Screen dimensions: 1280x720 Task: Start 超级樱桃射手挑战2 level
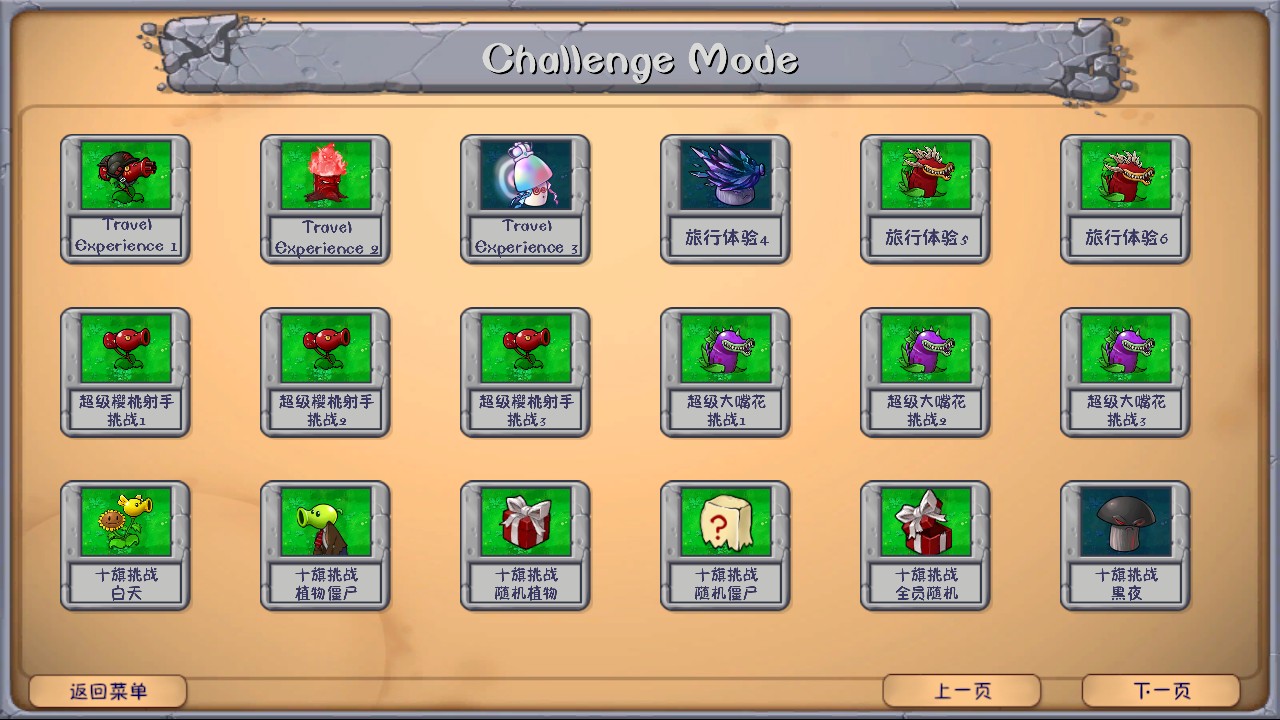coord(325,370)
